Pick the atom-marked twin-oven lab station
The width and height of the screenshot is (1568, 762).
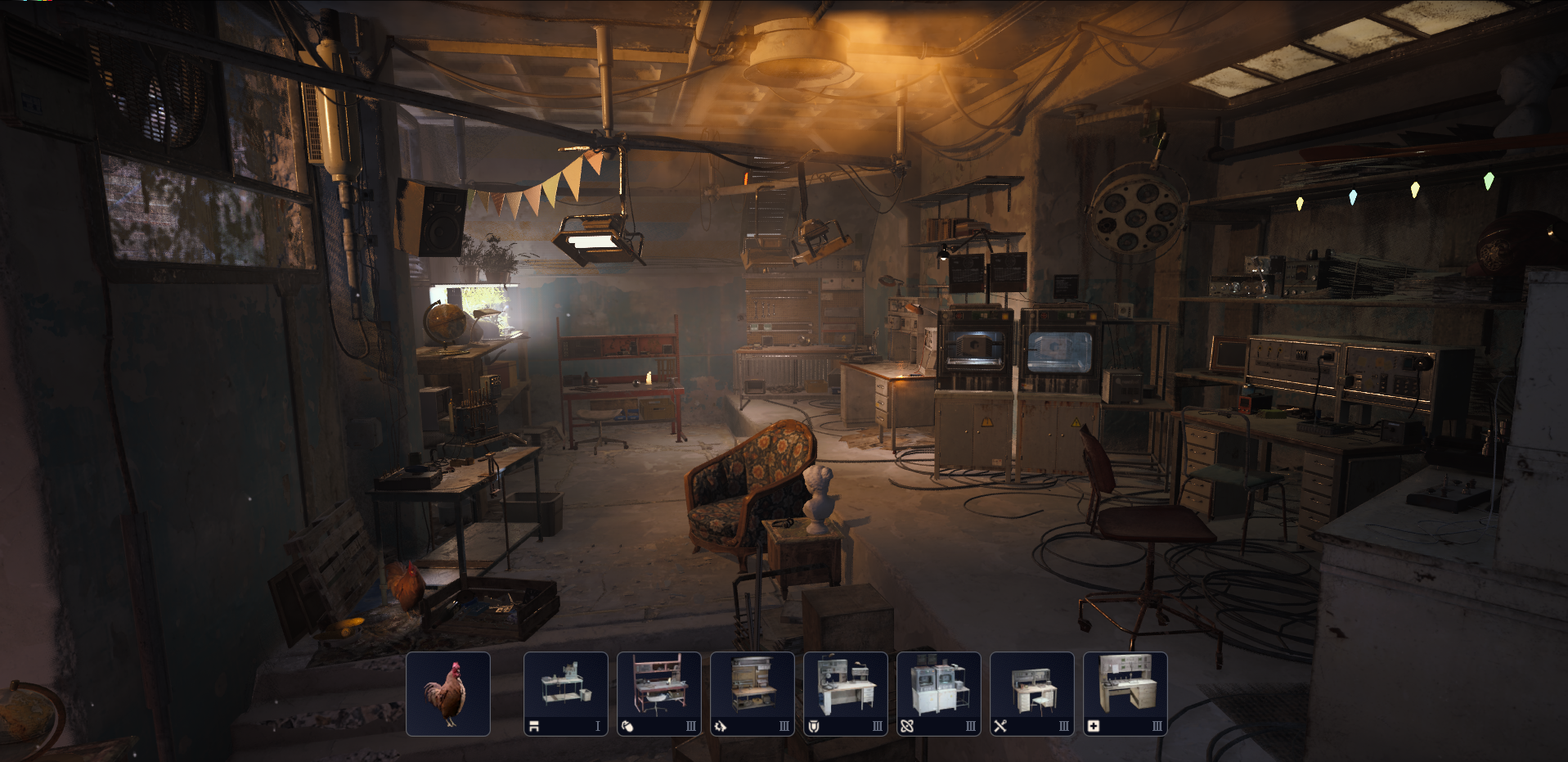tap(938, 693)
